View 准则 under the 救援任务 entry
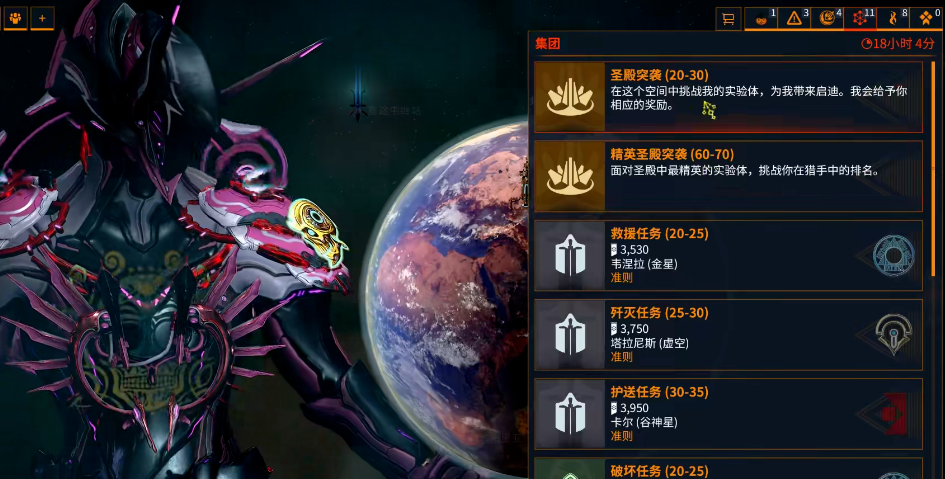 pyautogui.click(x=621, y=277)
